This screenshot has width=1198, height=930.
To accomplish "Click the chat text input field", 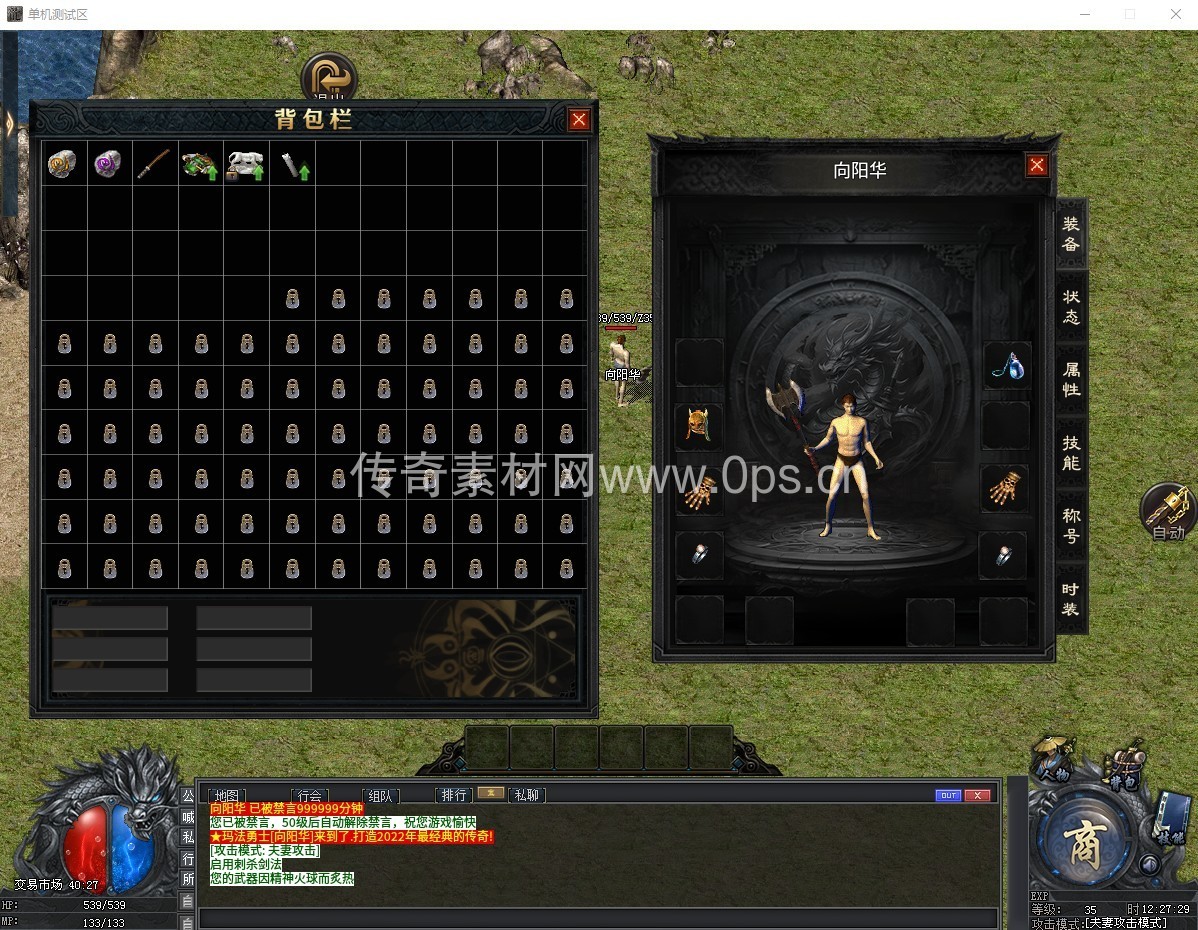I will coord(598,918).
